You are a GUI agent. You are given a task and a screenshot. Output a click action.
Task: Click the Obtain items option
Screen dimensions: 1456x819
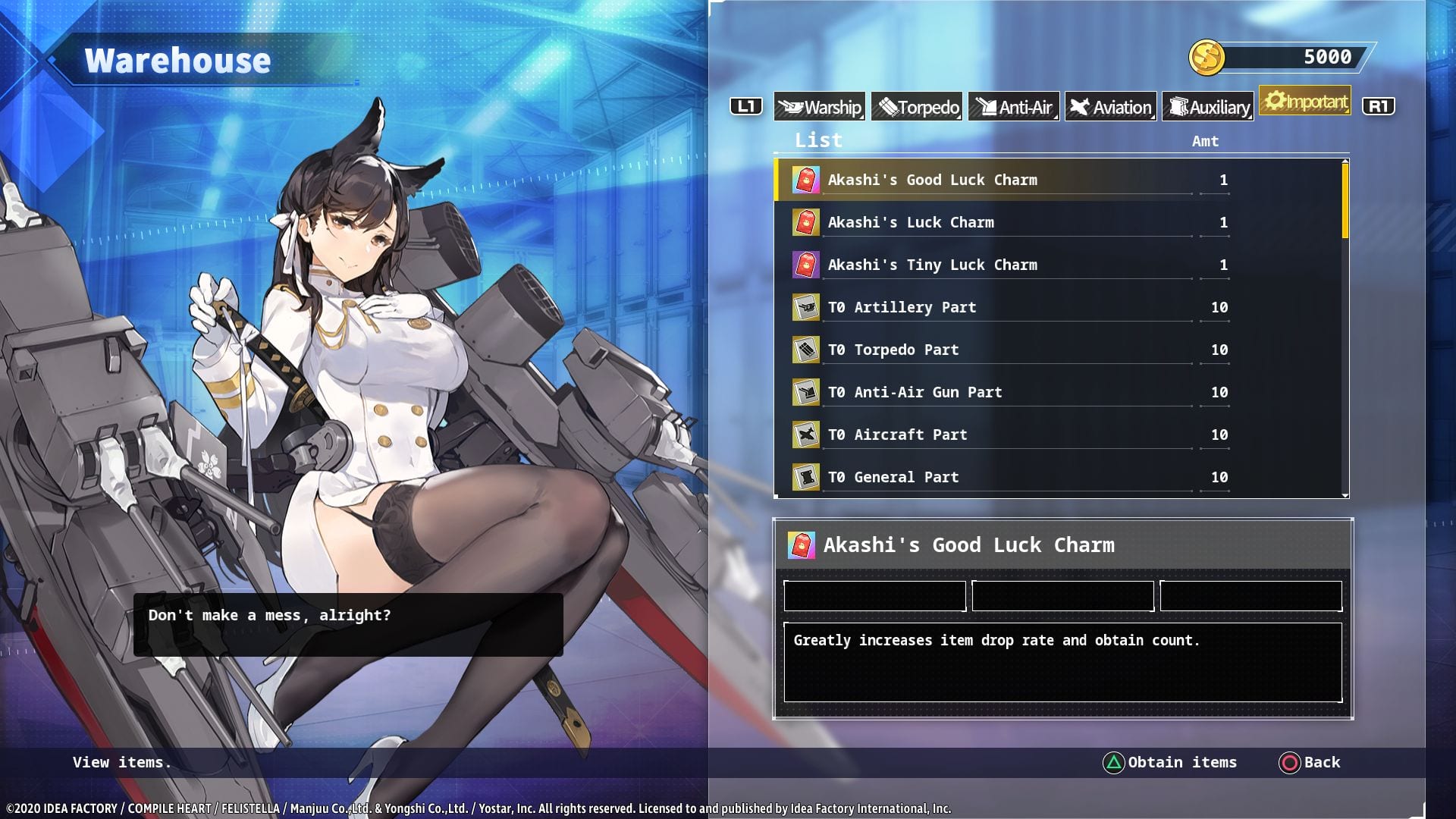click(1169, 762)
